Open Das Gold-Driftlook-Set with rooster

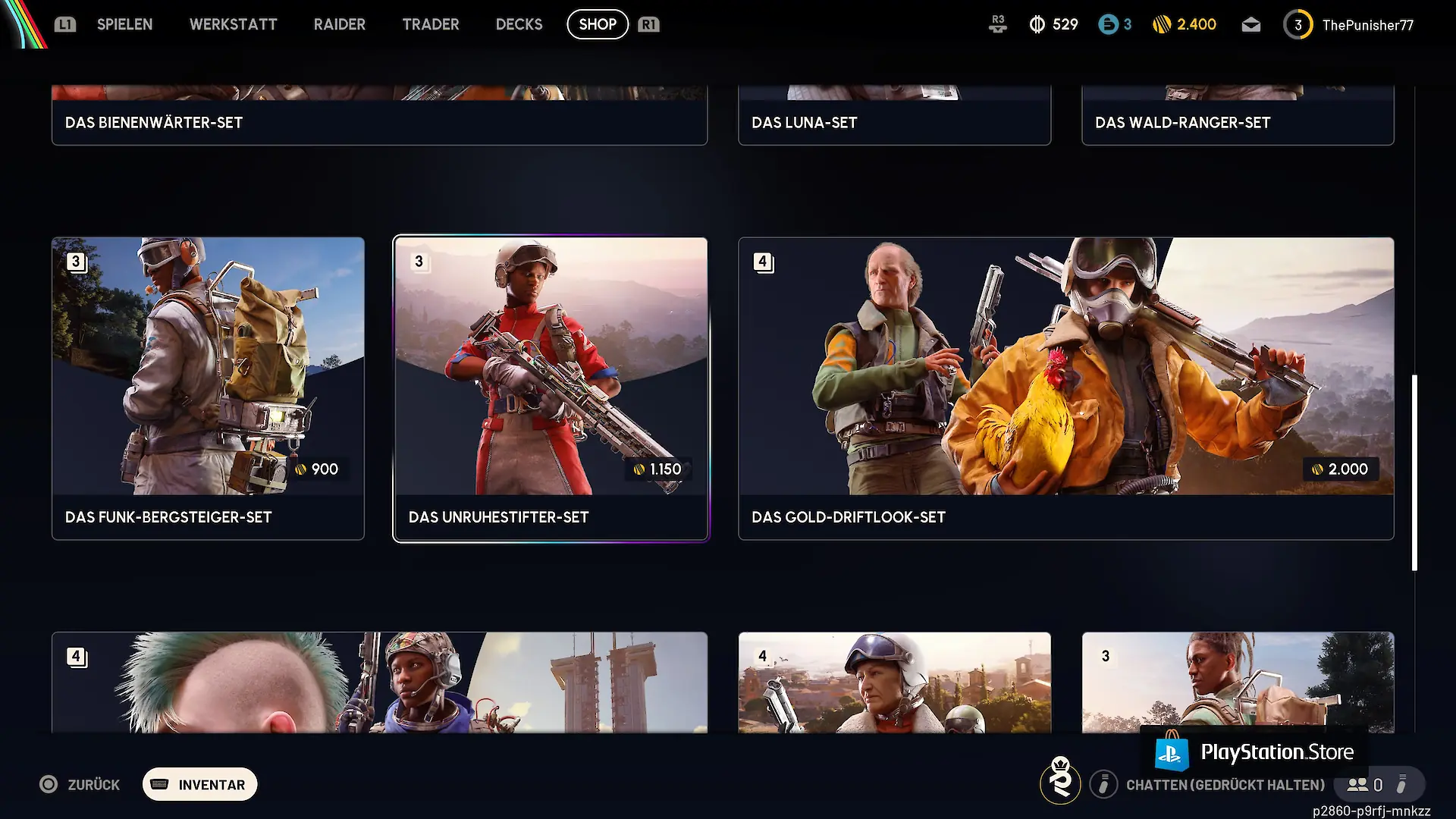(x=1065, y=388)
